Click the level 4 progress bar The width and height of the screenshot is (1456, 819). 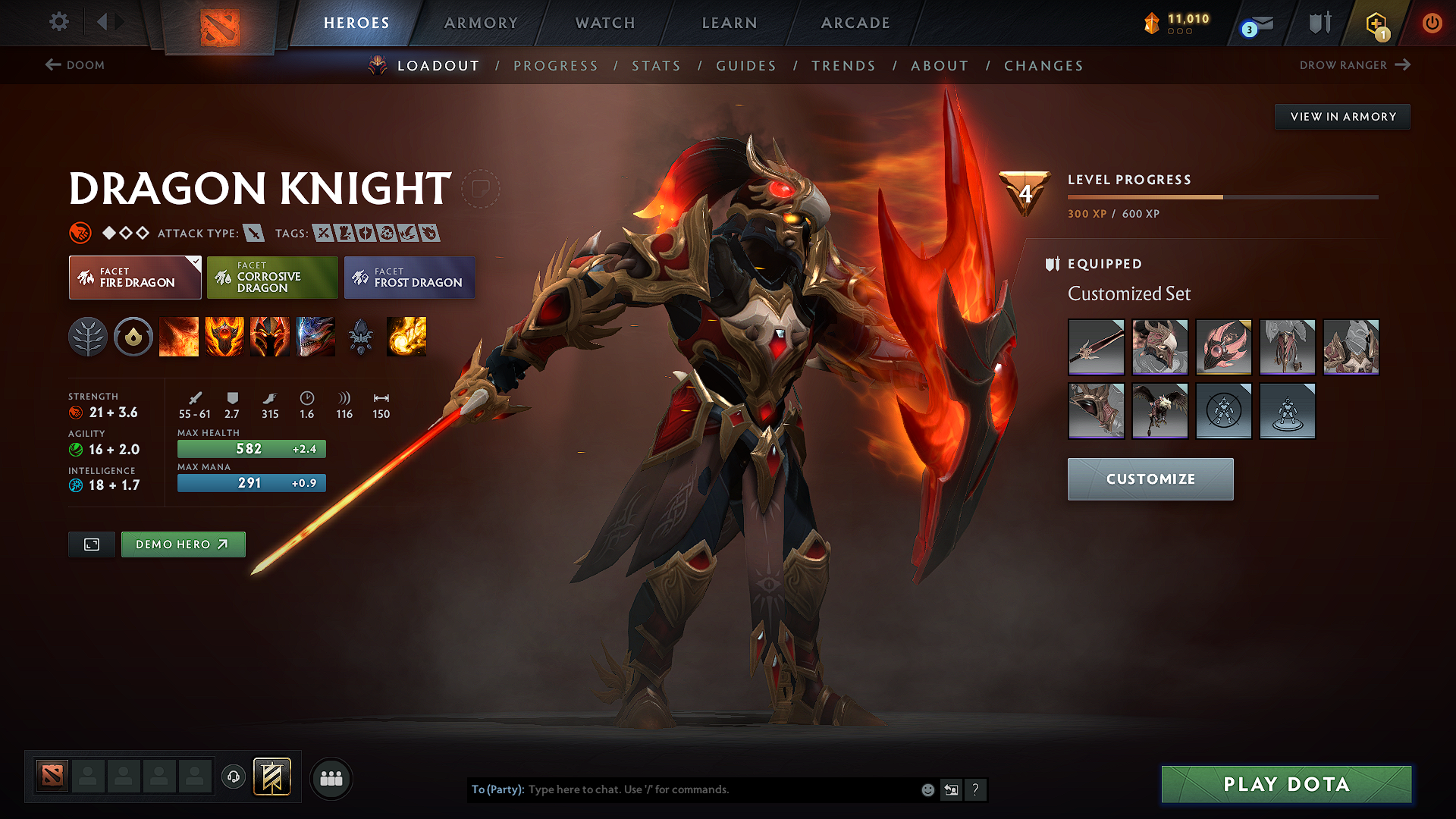(1221, 196)
